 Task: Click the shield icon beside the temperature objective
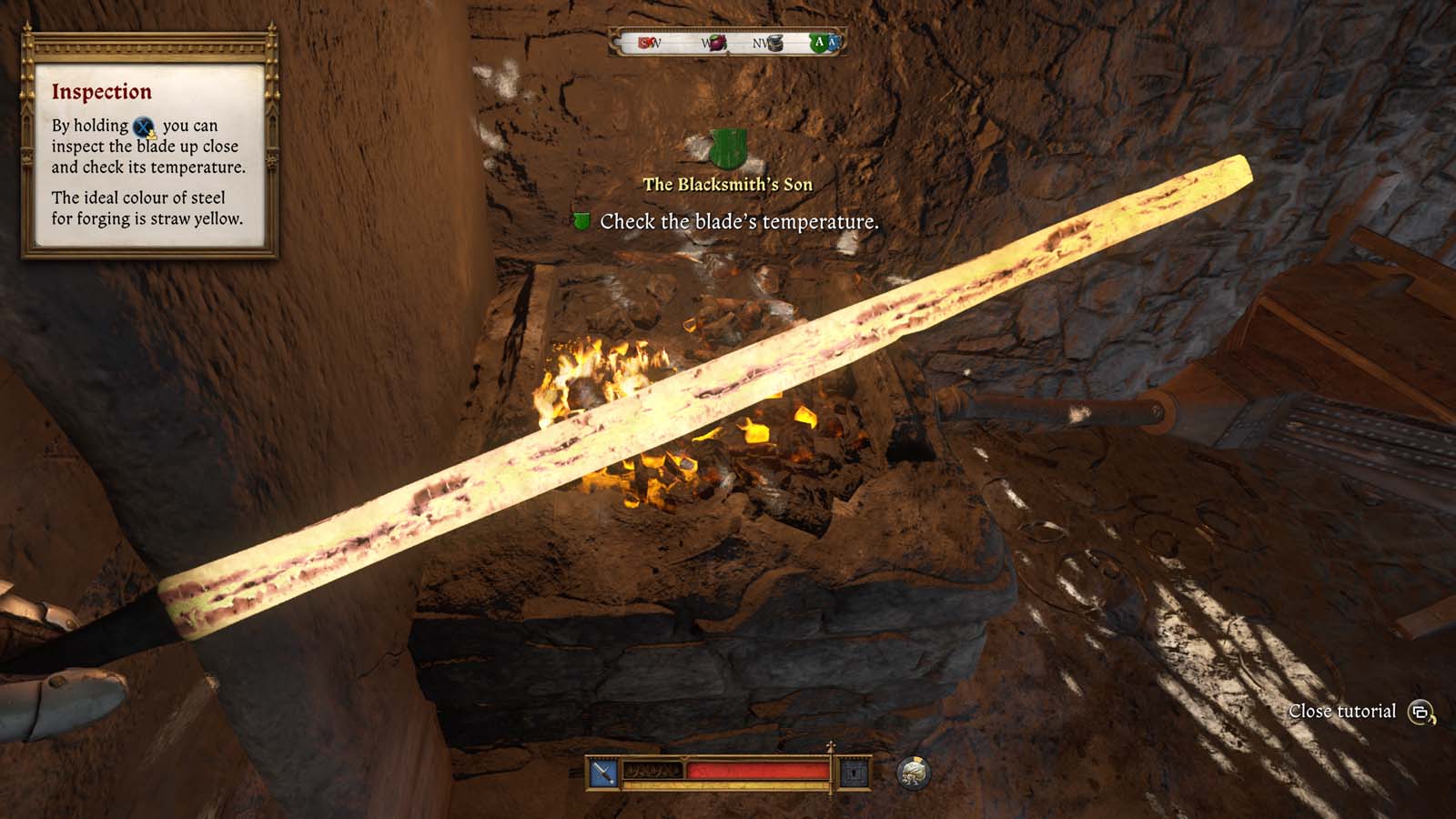pyautogui.click(x=583, y=220)
